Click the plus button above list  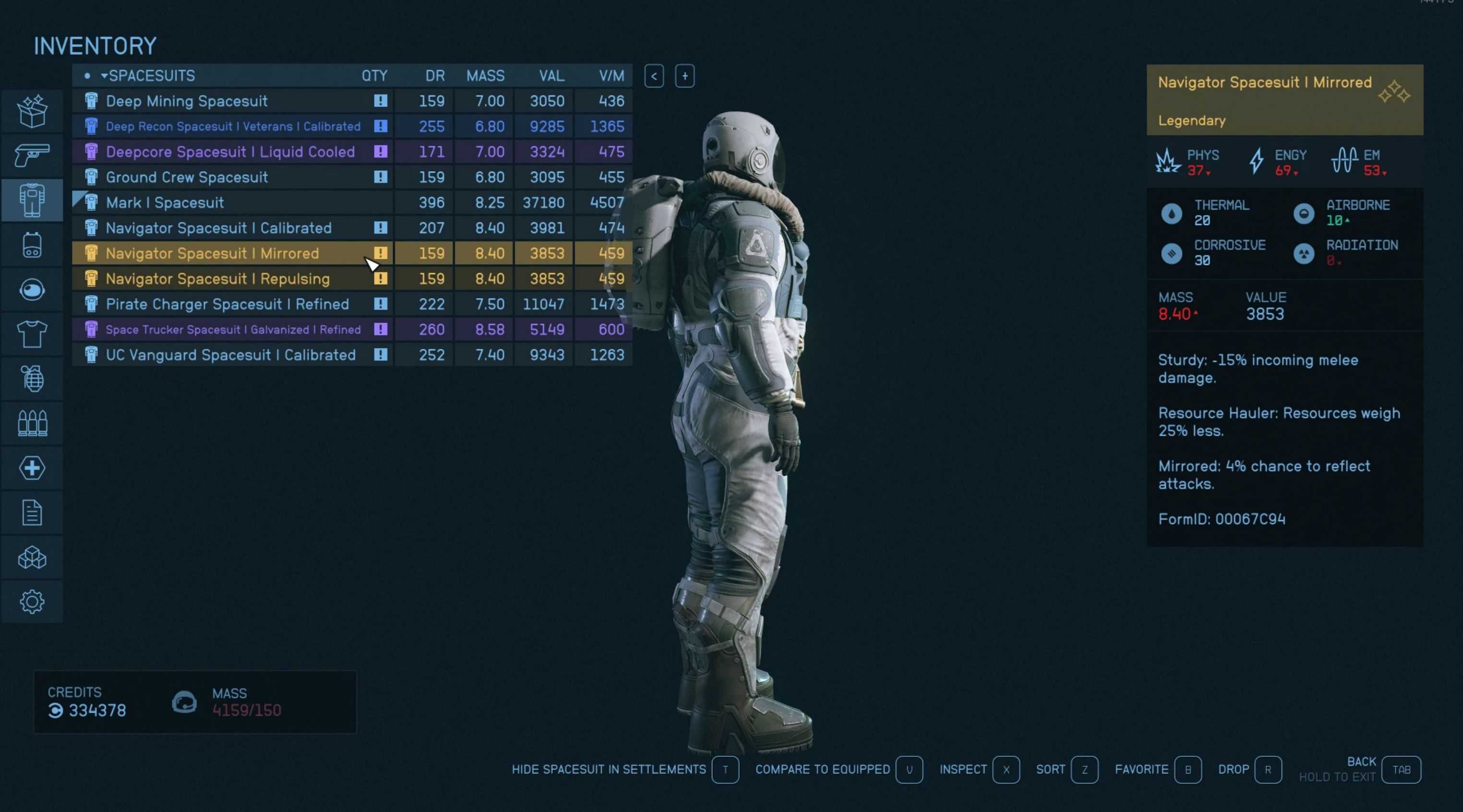[x=684, y=76]
